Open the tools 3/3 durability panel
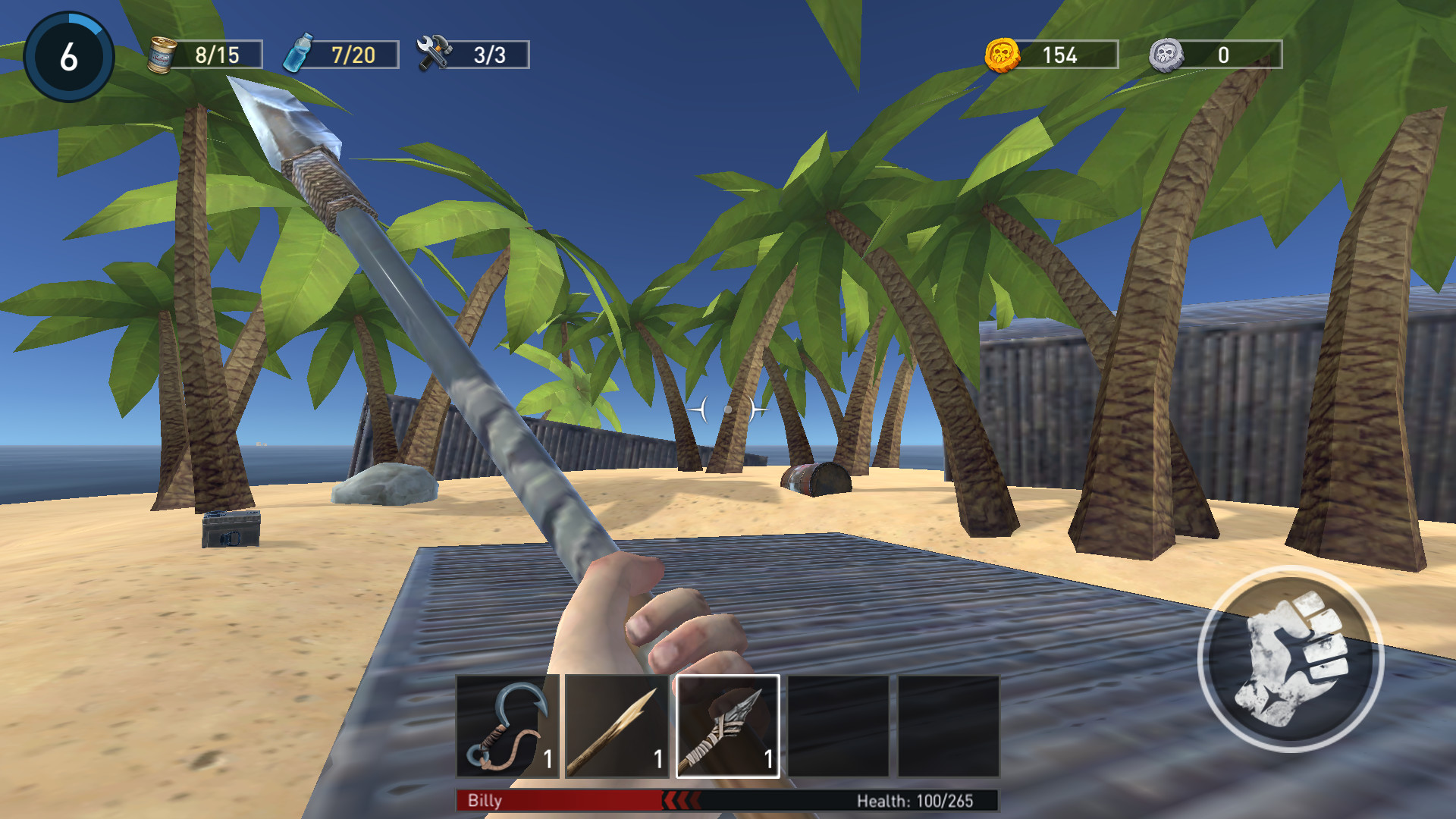 pyautogui.click(x=490, y=53)
